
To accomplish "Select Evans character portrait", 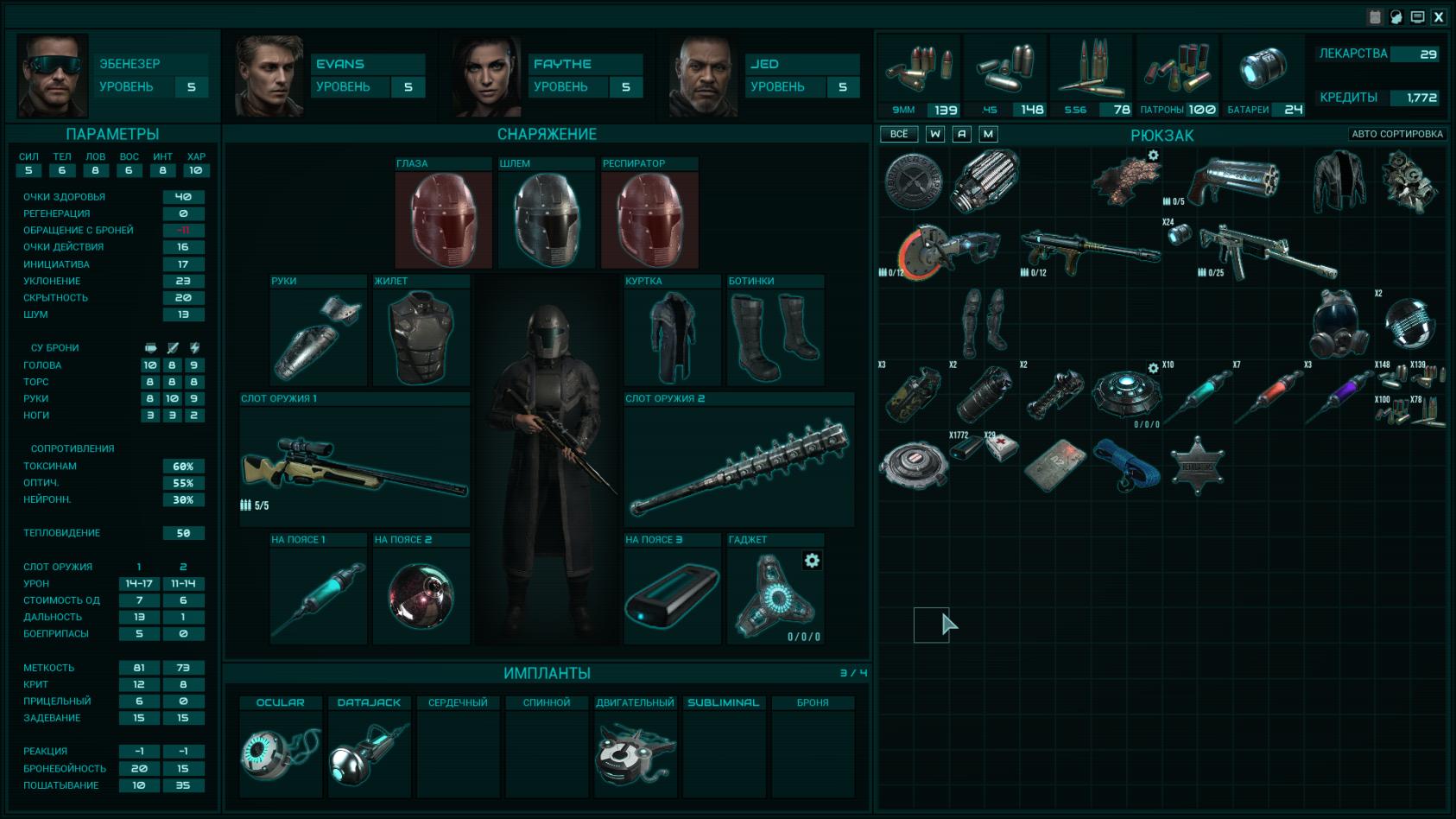I will pyautogui.click(x=269, y=76).
